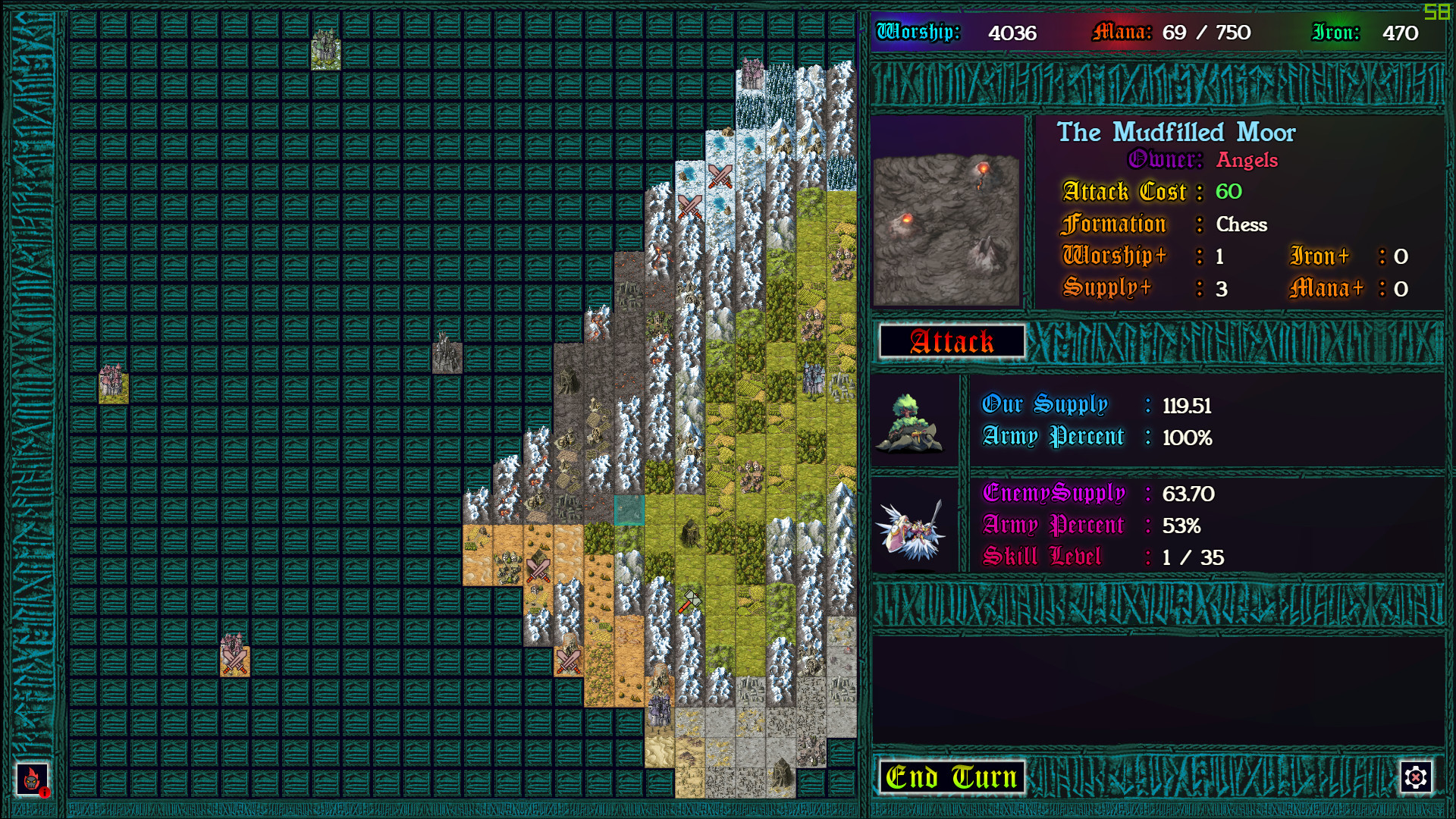Click the Worship resource counter
The image size is (1456, 819).
click(971, 33)
